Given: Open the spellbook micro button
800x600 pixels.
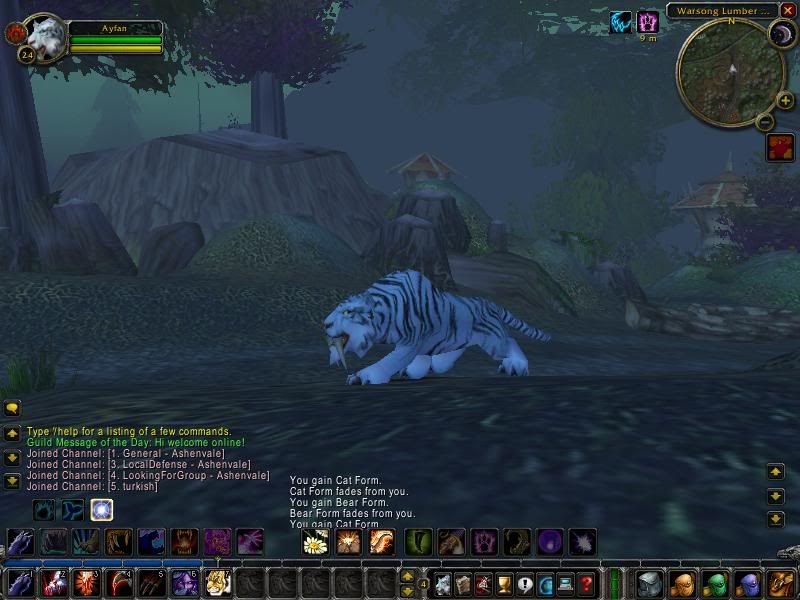Looking at the screenshot, I should tap(462, 584).
